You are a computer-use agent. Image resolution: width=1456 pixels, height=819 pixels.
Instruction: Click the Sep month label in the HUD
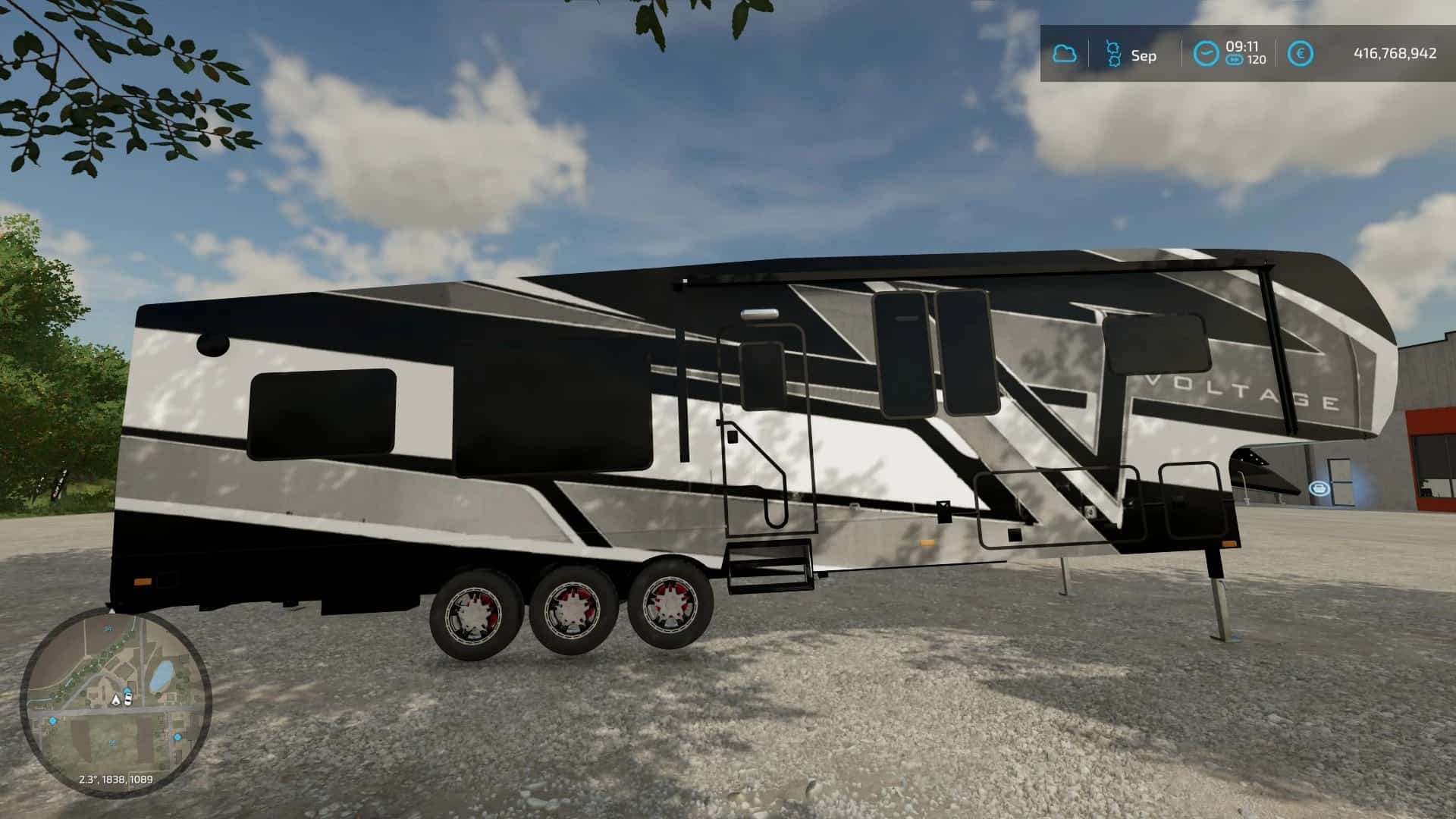pos(1144,55)
